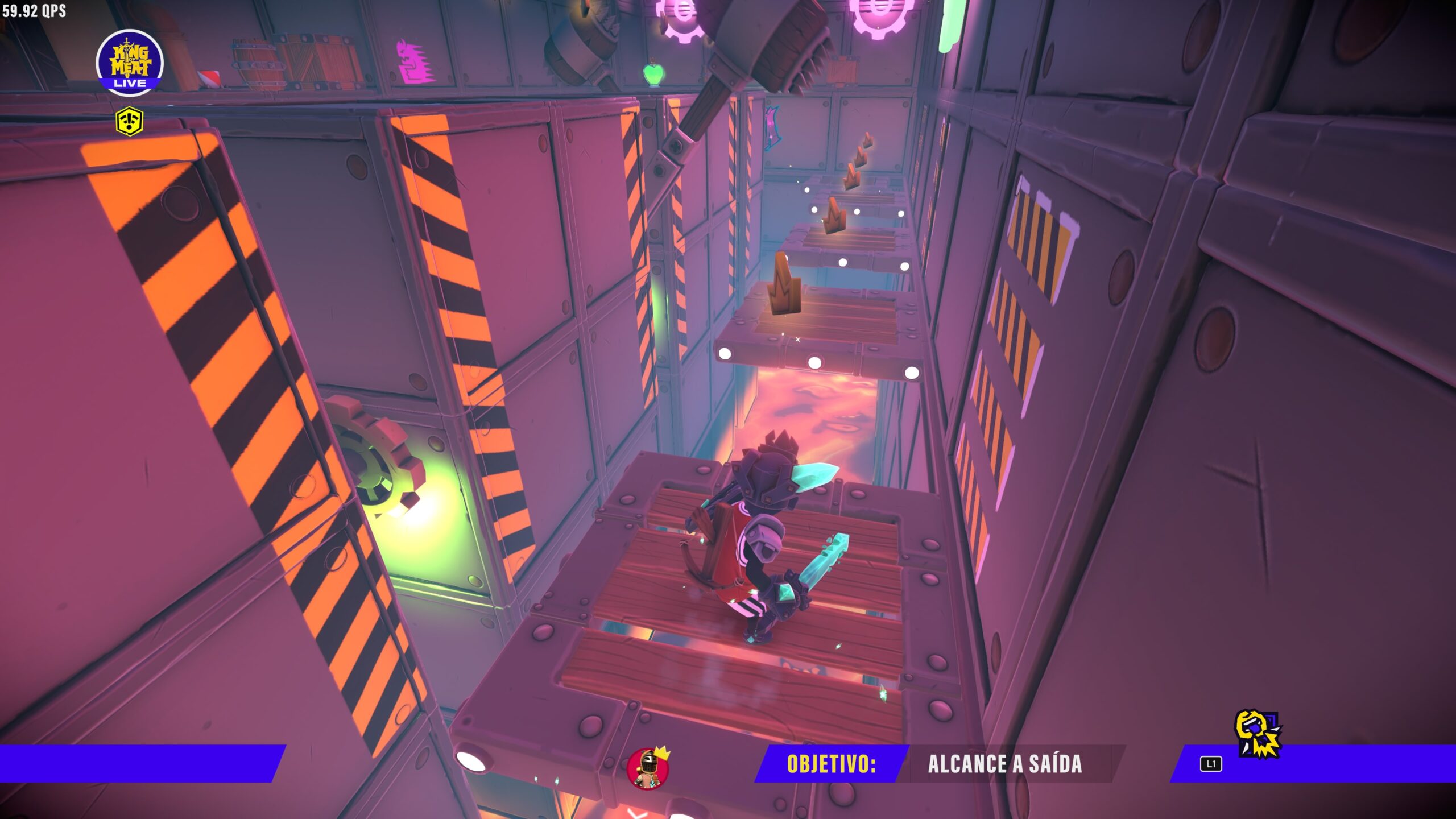Click the knight player portrait with crown
1456x819 pixels.
coord(648,768)
